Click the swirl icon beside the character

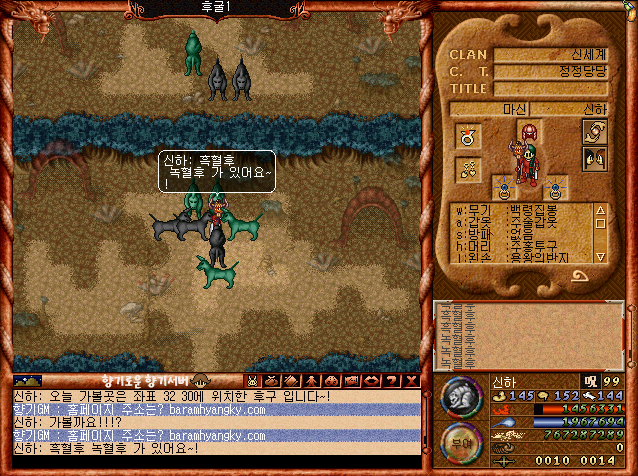[594, 132]
